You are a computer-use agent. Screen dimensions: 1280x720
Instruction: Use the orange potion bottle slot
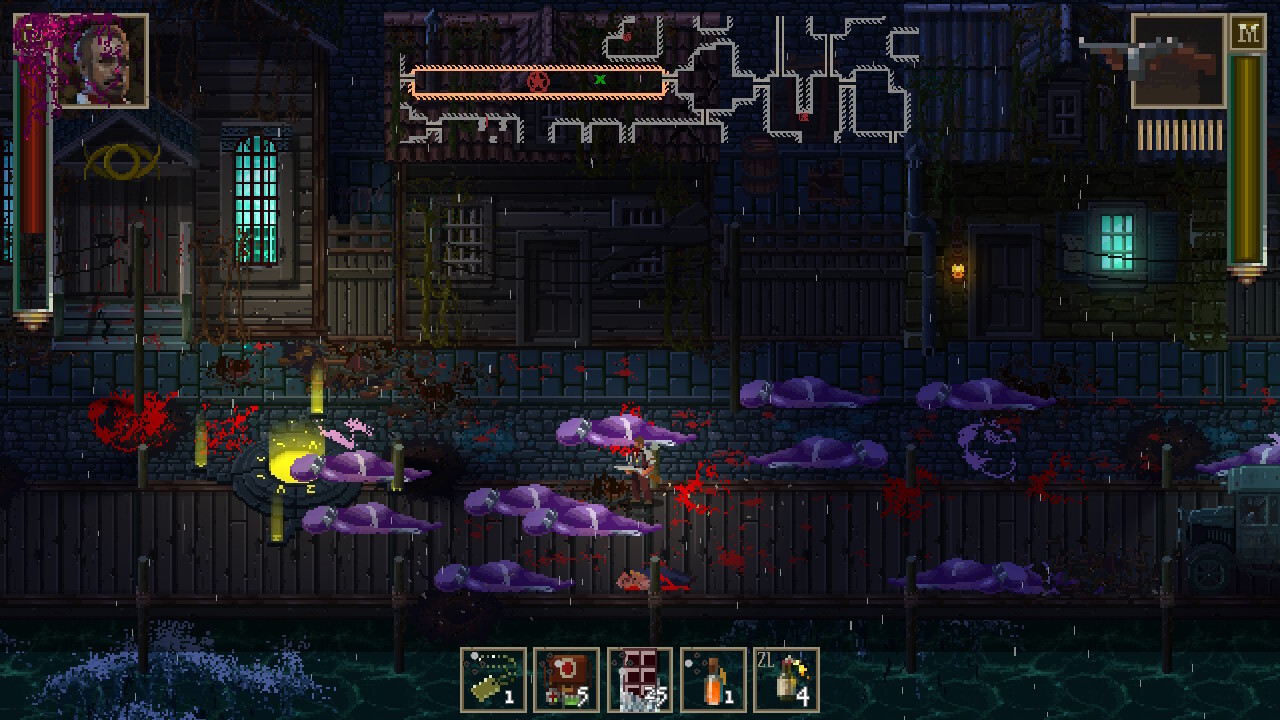click(713, 680)
